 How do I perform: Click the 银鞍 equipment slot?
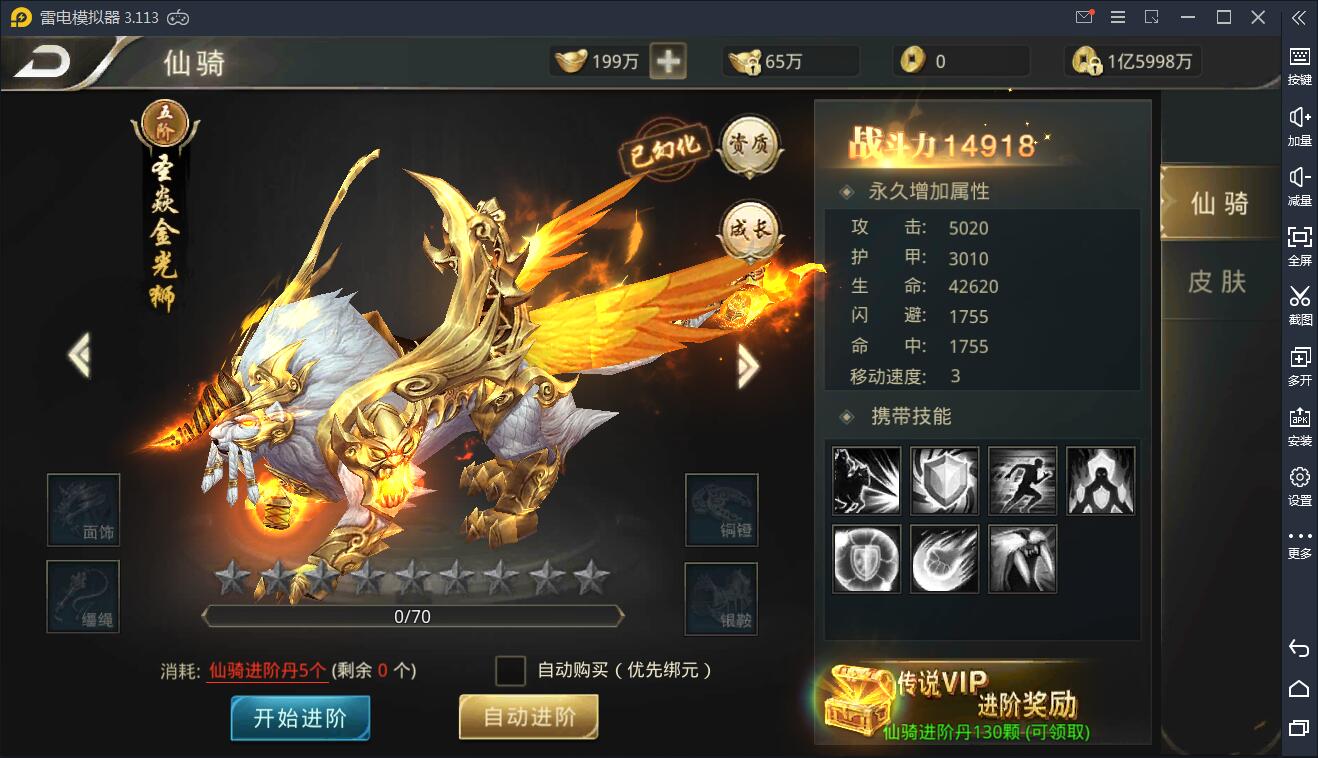pyautogui.click(x=720, y=599)
